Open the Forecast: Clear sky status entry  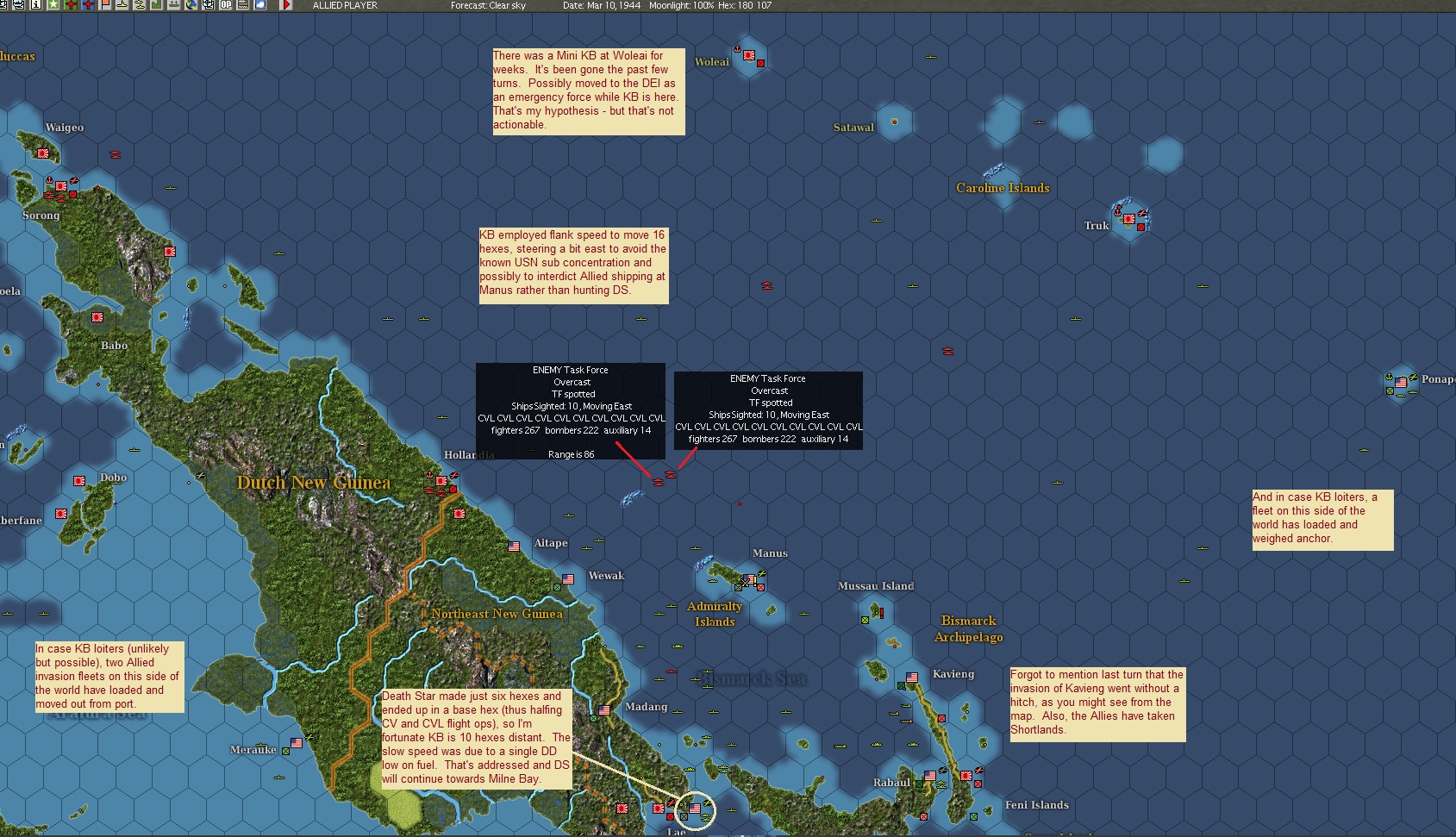click(x=489, y=5)
